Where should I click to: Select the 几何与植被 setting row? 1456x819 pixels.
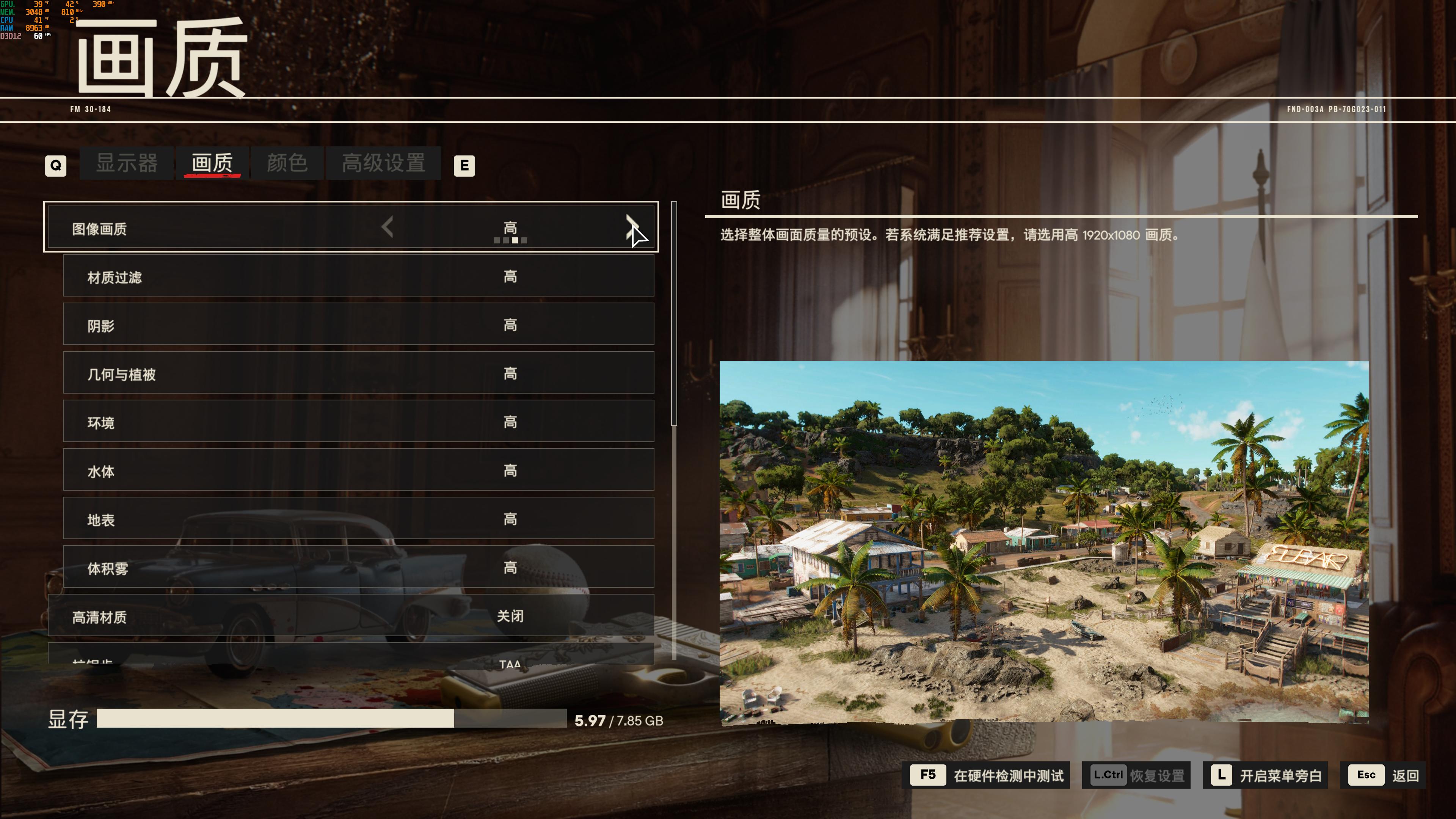click(x=358, y=373)
